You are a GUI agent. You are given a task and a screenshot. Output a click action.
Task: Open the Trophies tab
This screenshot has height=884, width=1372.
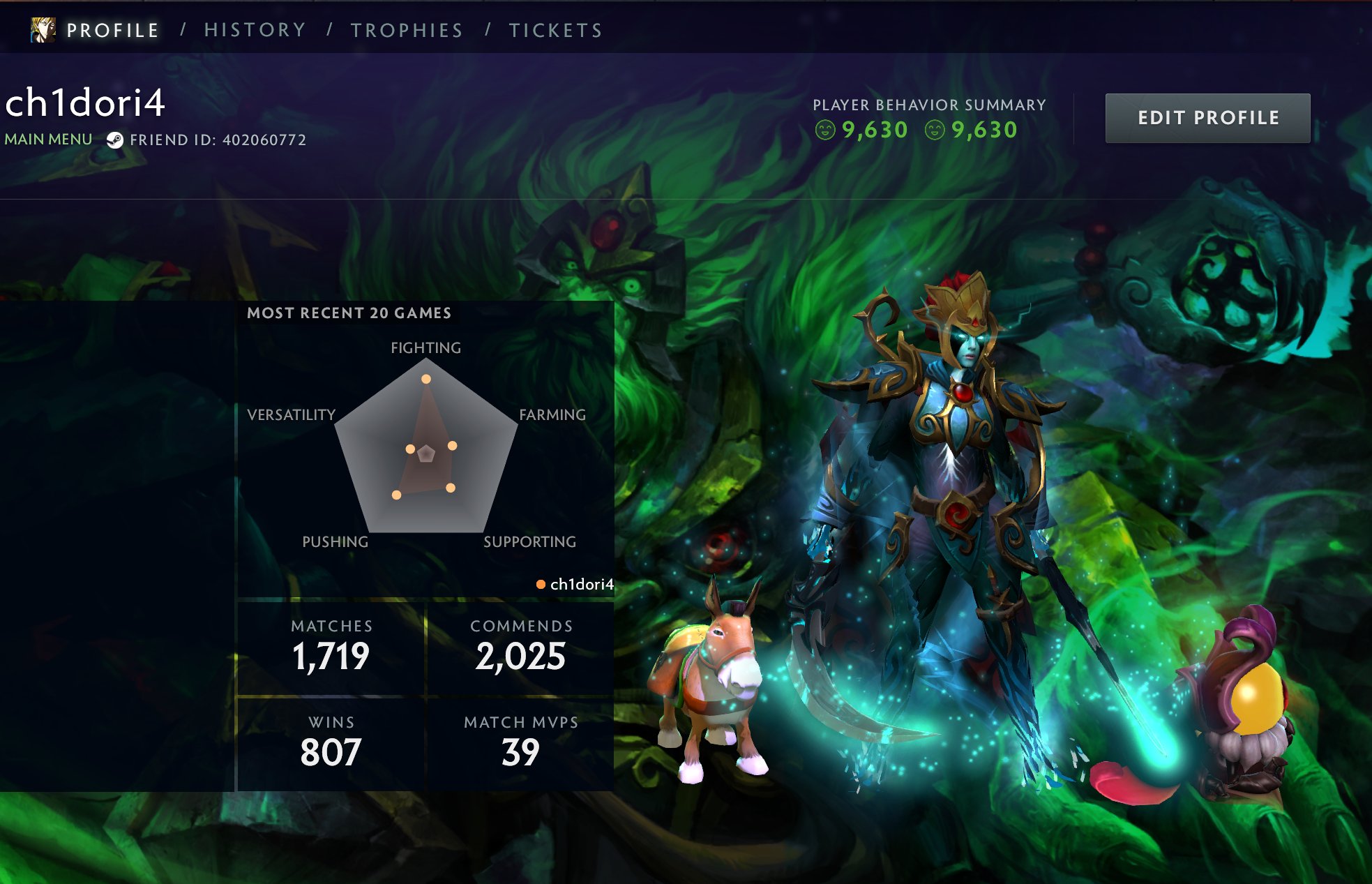pyautogui.click(x=407, y=30)
